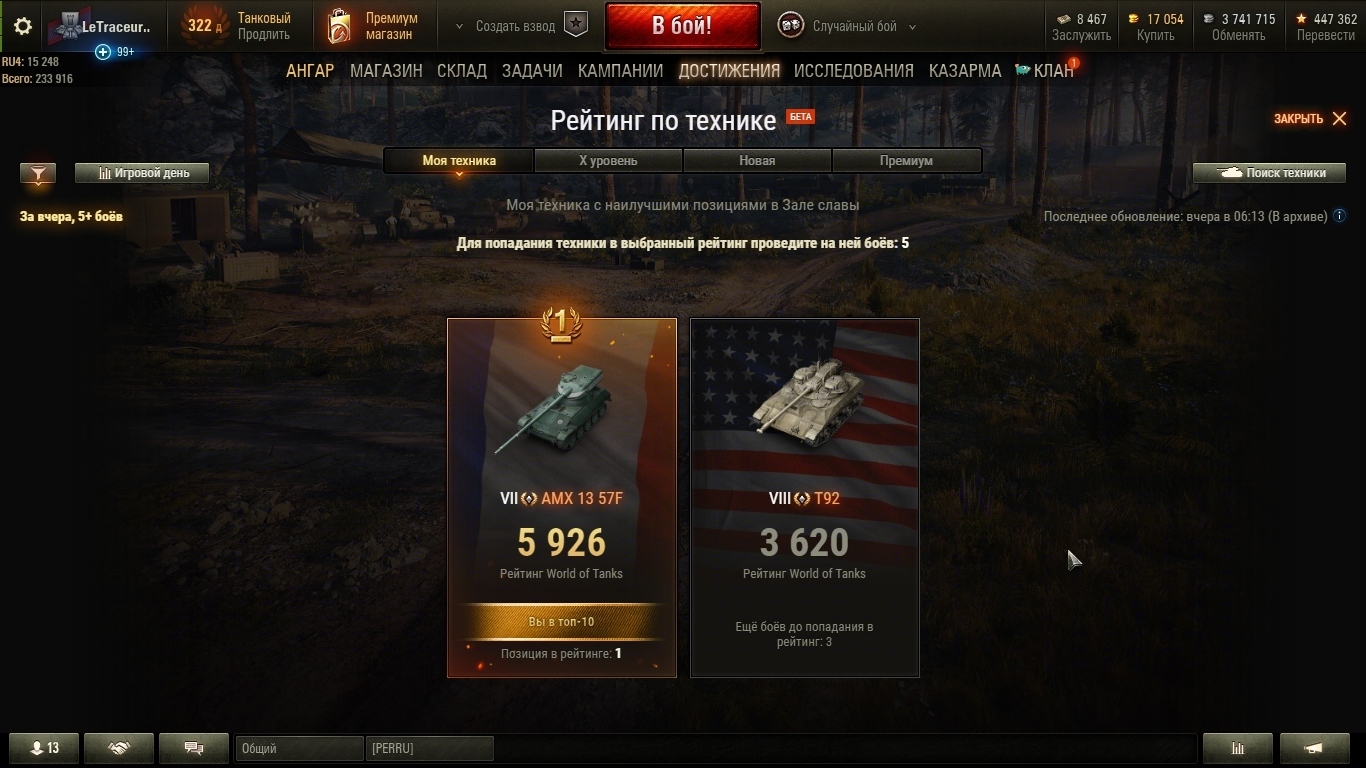The image size is (1366, 768).
Task: Close the vehicle rating screen
Action: click(x=1311, y=119)
